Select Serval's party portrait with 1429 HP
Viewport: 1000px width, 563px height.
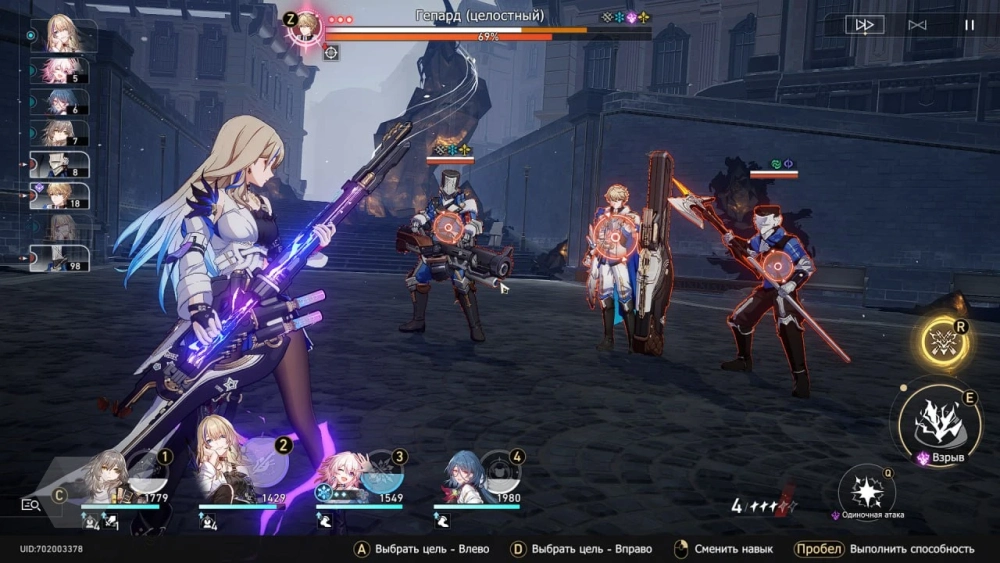(230, 475)
